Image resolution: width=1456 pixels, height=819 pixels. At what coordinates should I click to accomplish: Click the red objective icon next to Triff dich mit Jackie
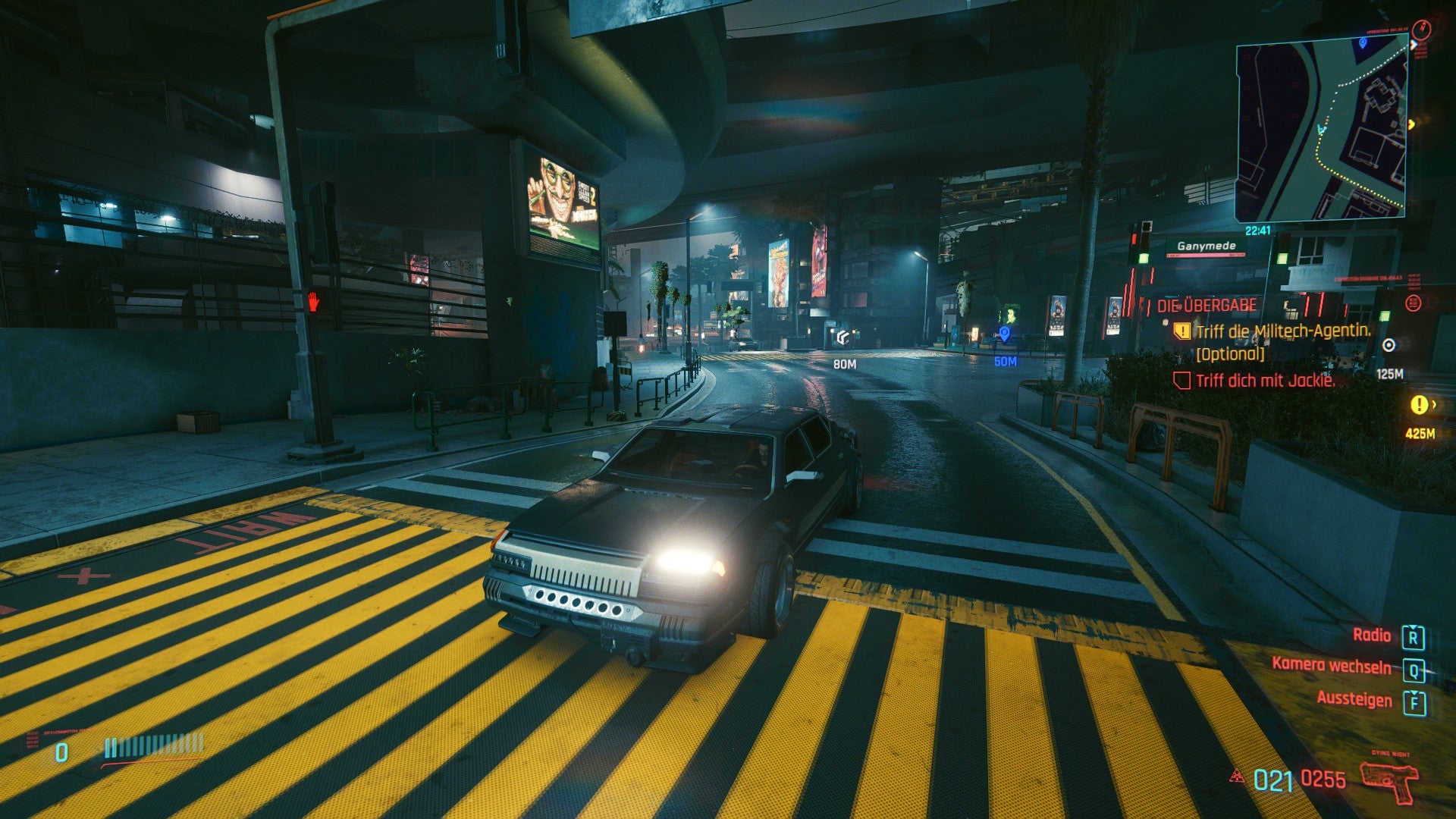[1181, 381]
